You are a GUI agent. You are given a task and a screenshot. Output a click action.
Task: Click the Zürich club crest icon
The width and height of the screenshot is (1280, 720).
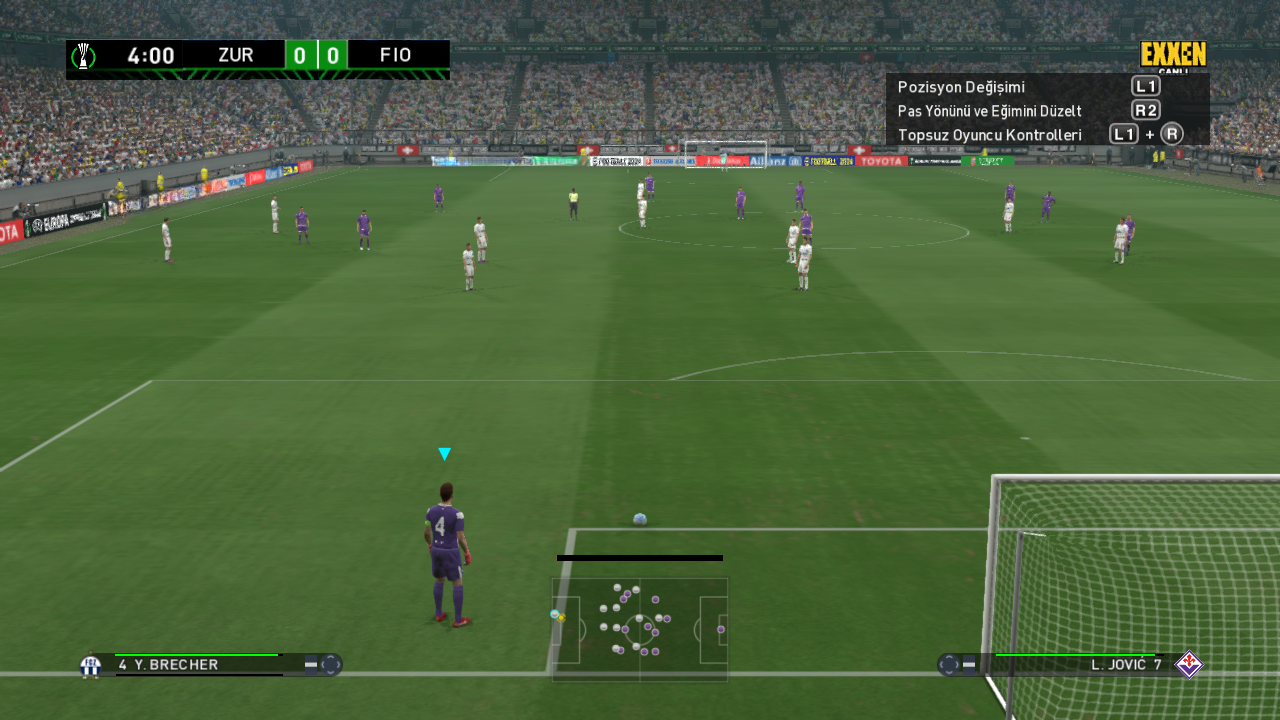90,665
